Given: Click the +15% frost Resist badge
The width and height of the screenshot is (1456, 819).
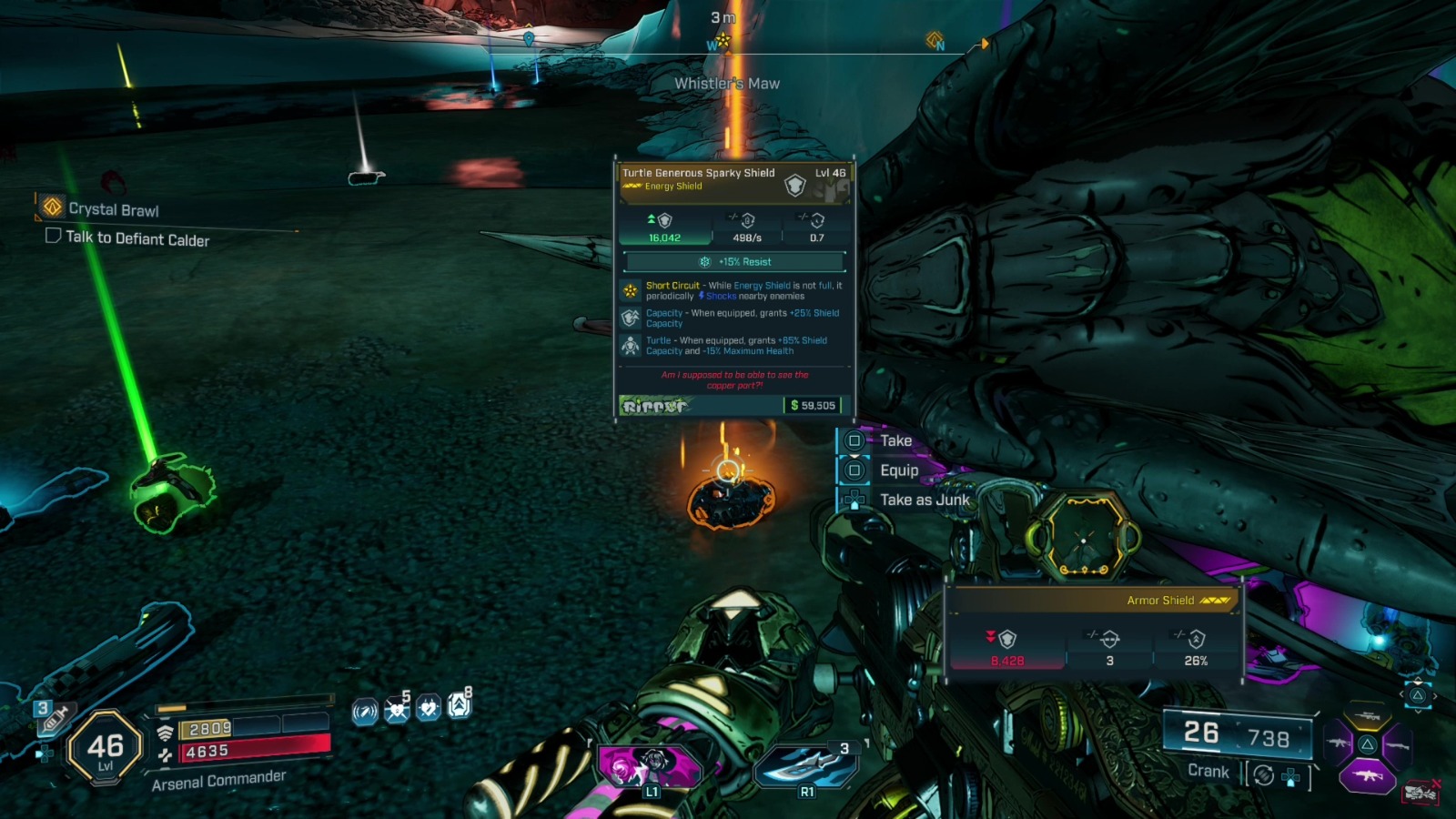Looking at the screenshot, I should pyautogui.click(x=734, y=261).
